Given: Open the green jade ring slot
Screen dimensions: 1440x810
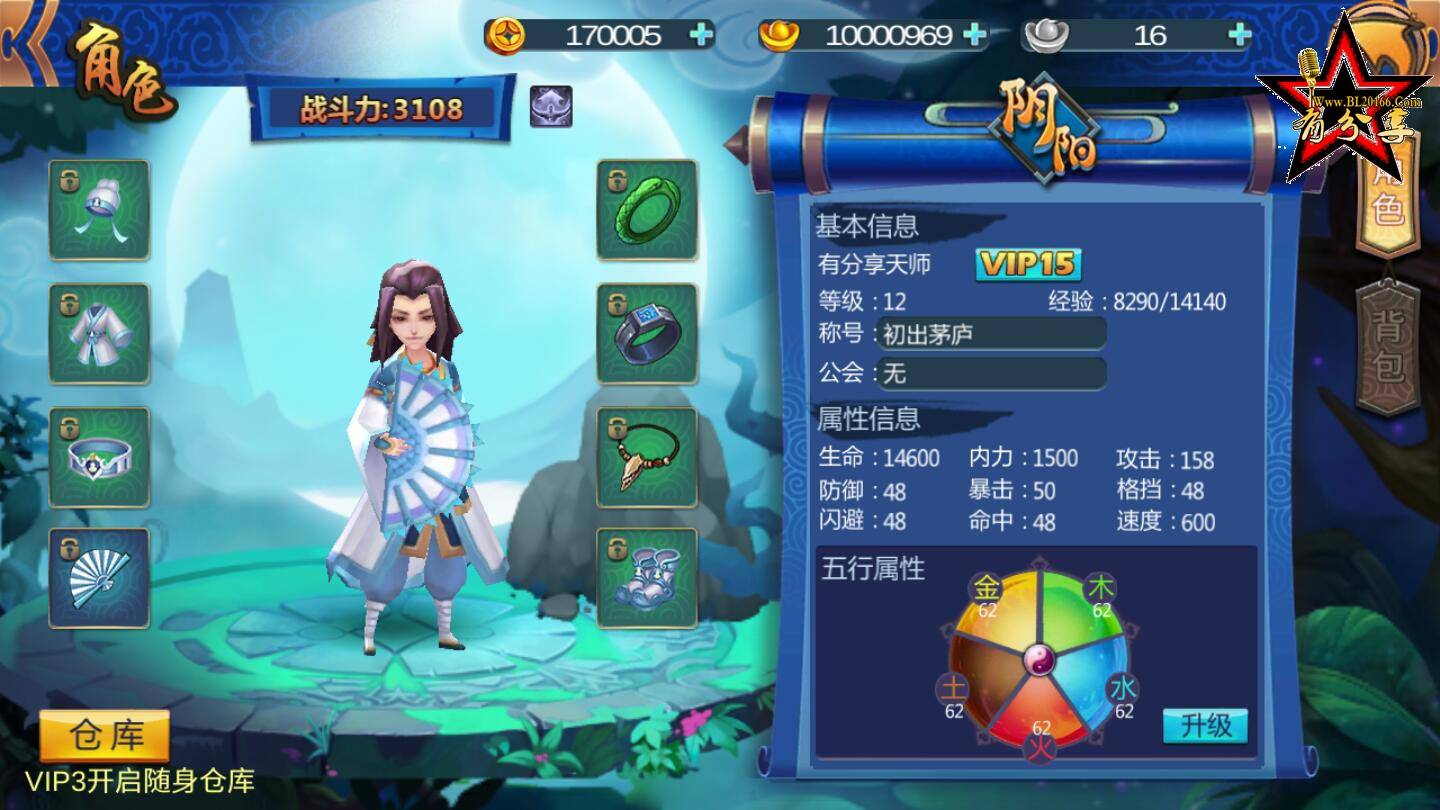Looking at the screenshot, I should pos(648,209).
